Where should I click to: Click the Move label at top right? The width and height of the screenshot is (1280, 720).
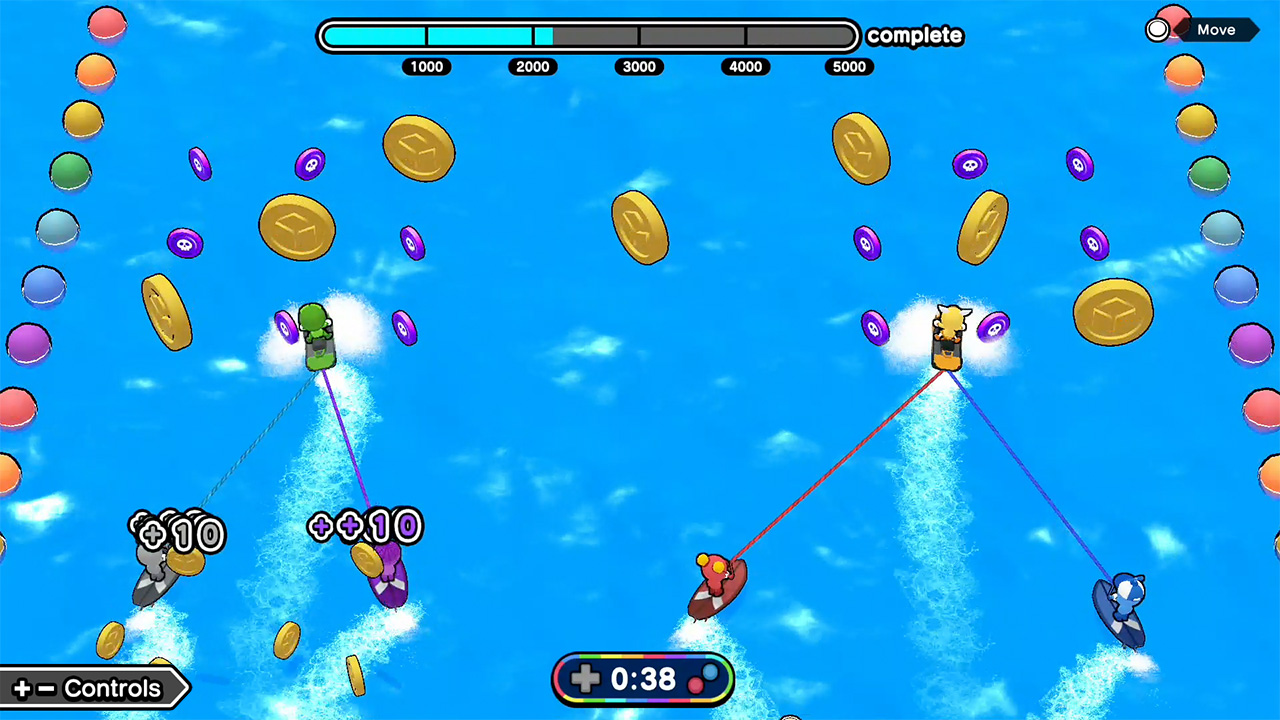pos(1216,29)
